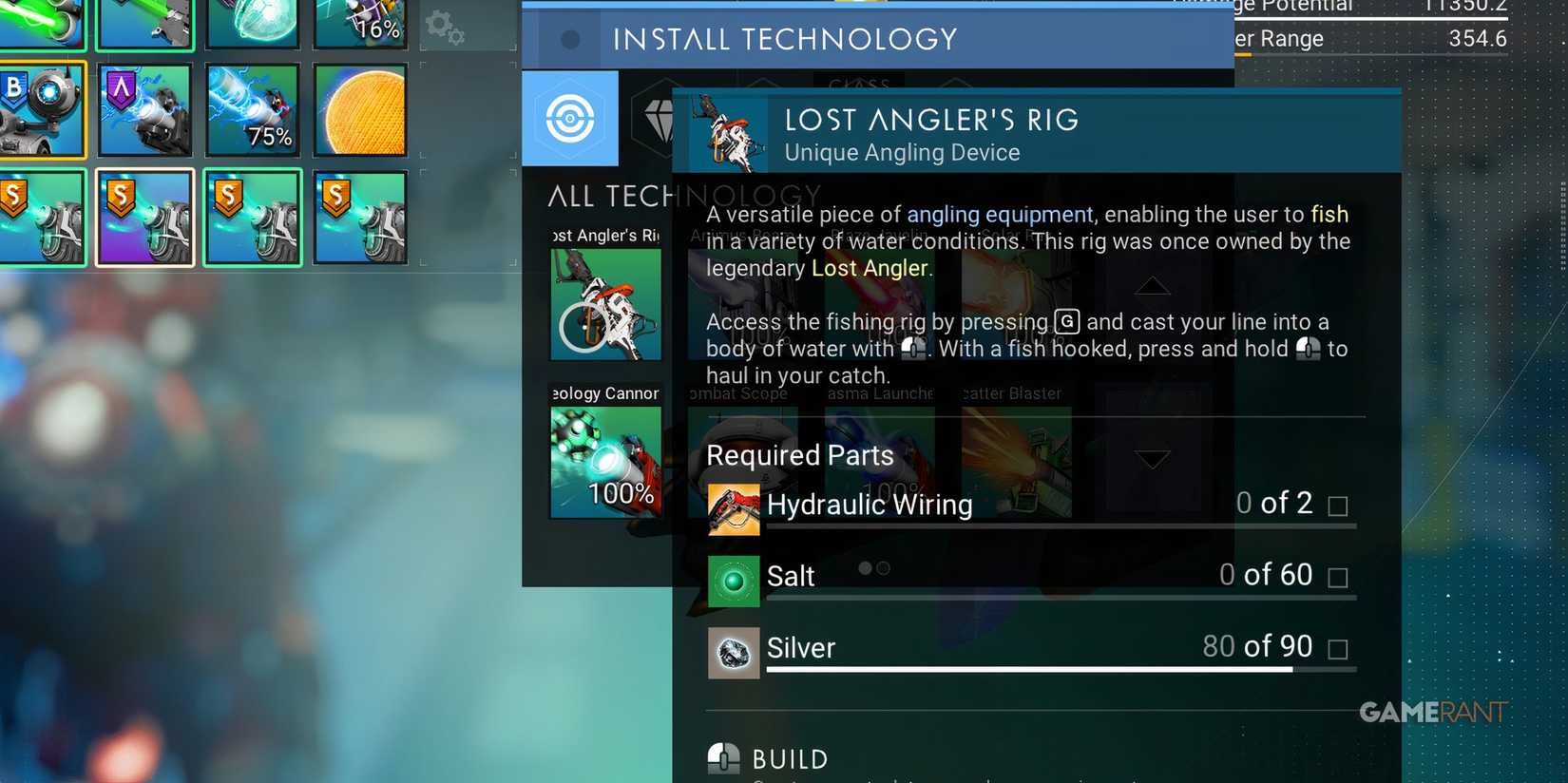Click the INSTALL TECHNOLOGY header bar
Viewport: 1568px width, 783px height.
[x=785, y=39]
